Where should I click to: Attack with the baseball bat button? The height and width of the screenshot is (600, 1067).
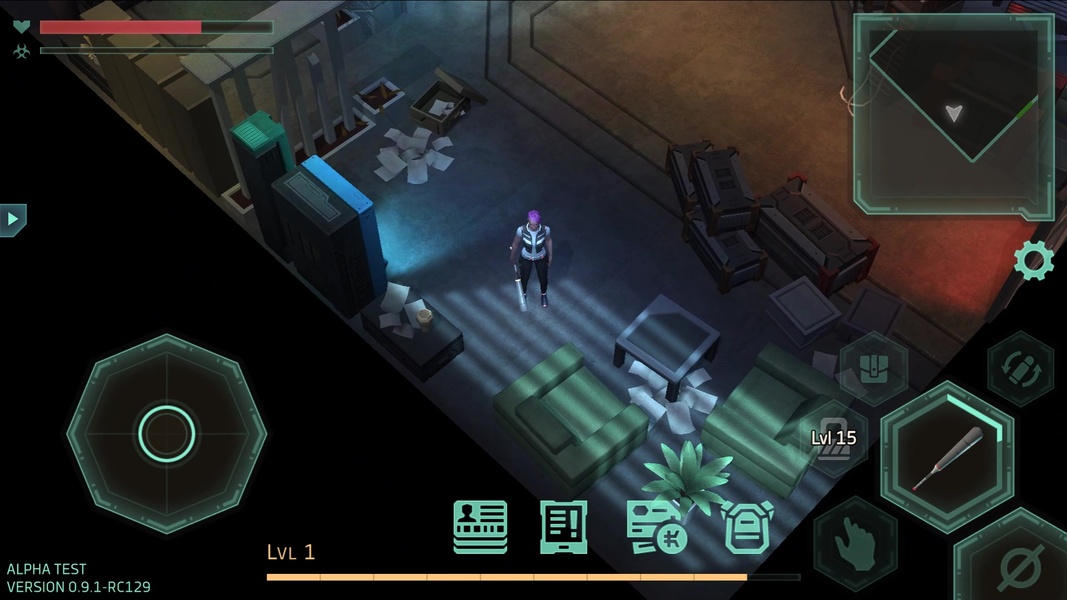pyautogui.click(x=946, y=456)
